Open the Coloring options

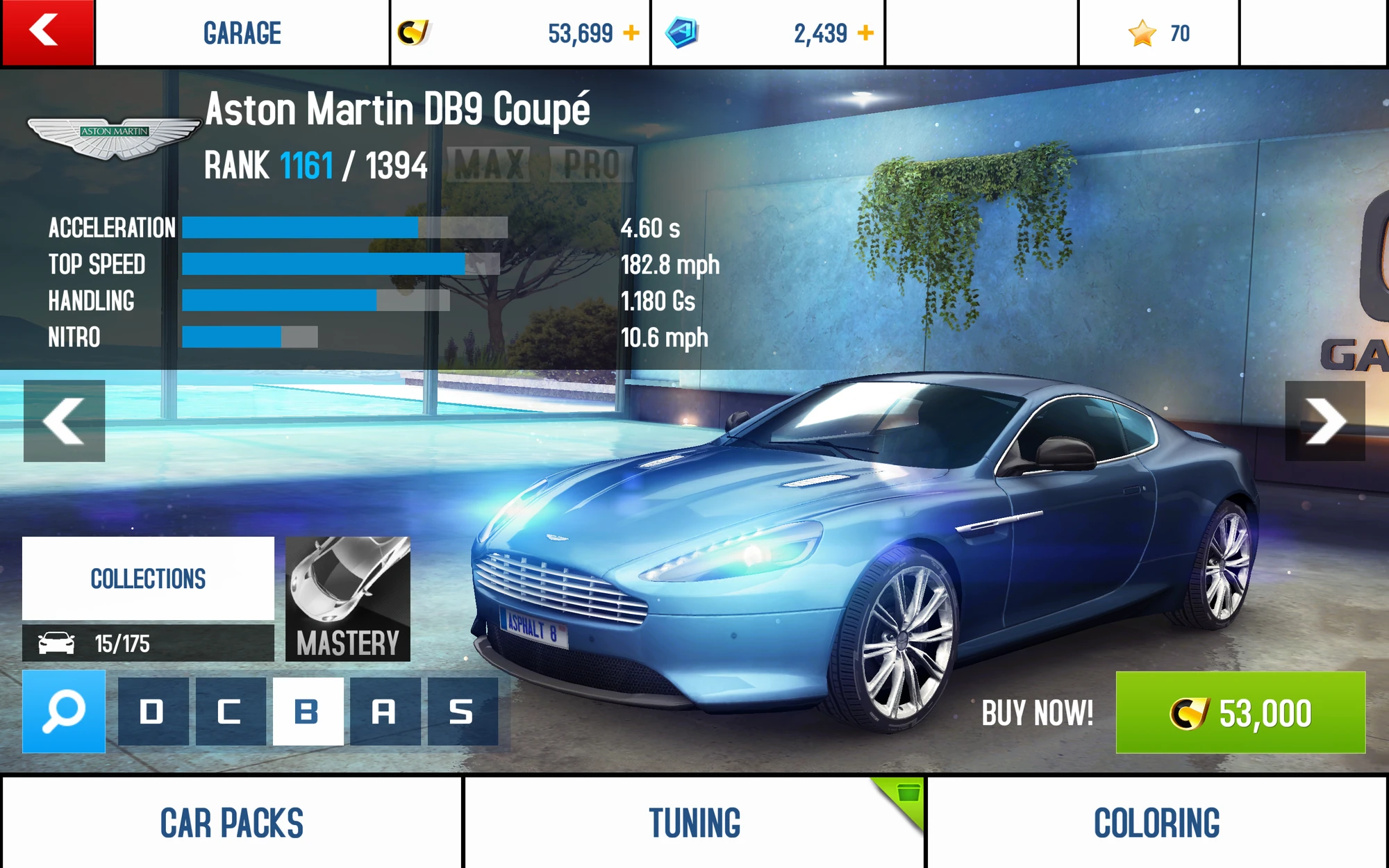click(1157, 823)
